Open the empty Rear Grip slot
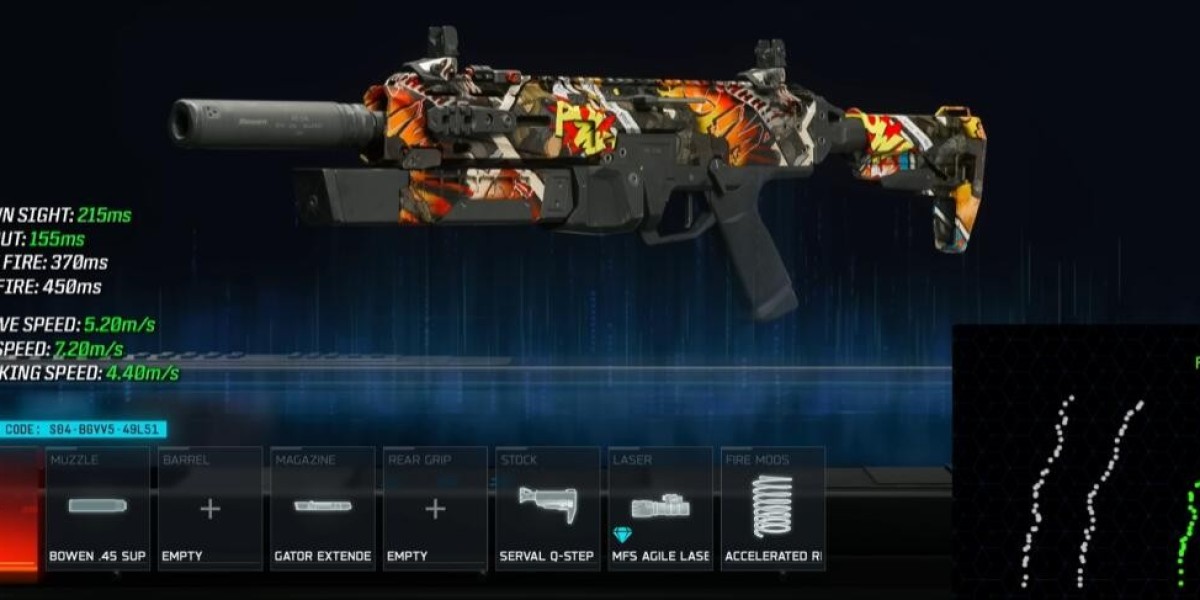Image resolution: width=1200 pixels, height=600 pixels. tap(435, 509)
